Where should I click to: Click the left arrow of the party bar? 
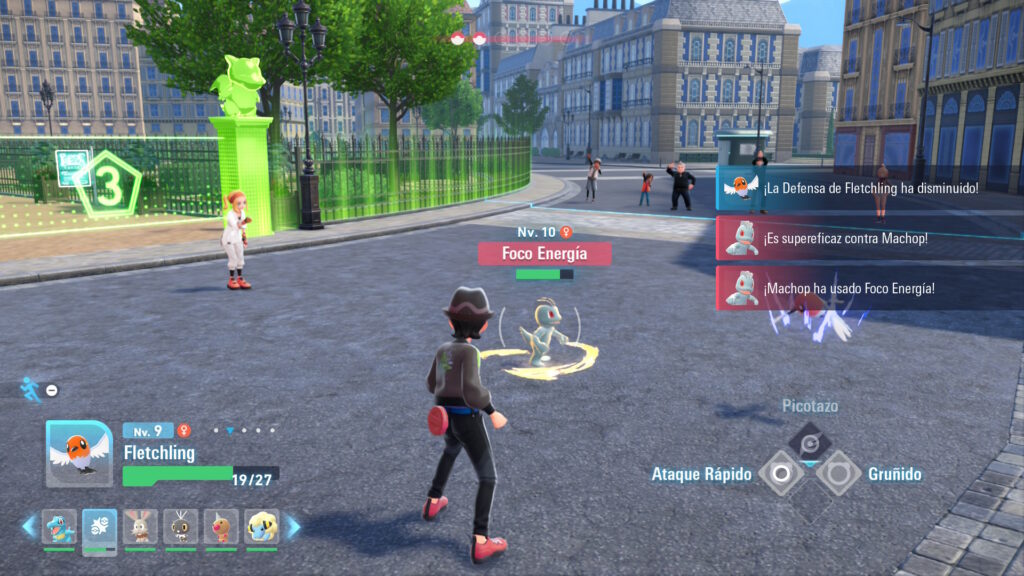[29, 526]
